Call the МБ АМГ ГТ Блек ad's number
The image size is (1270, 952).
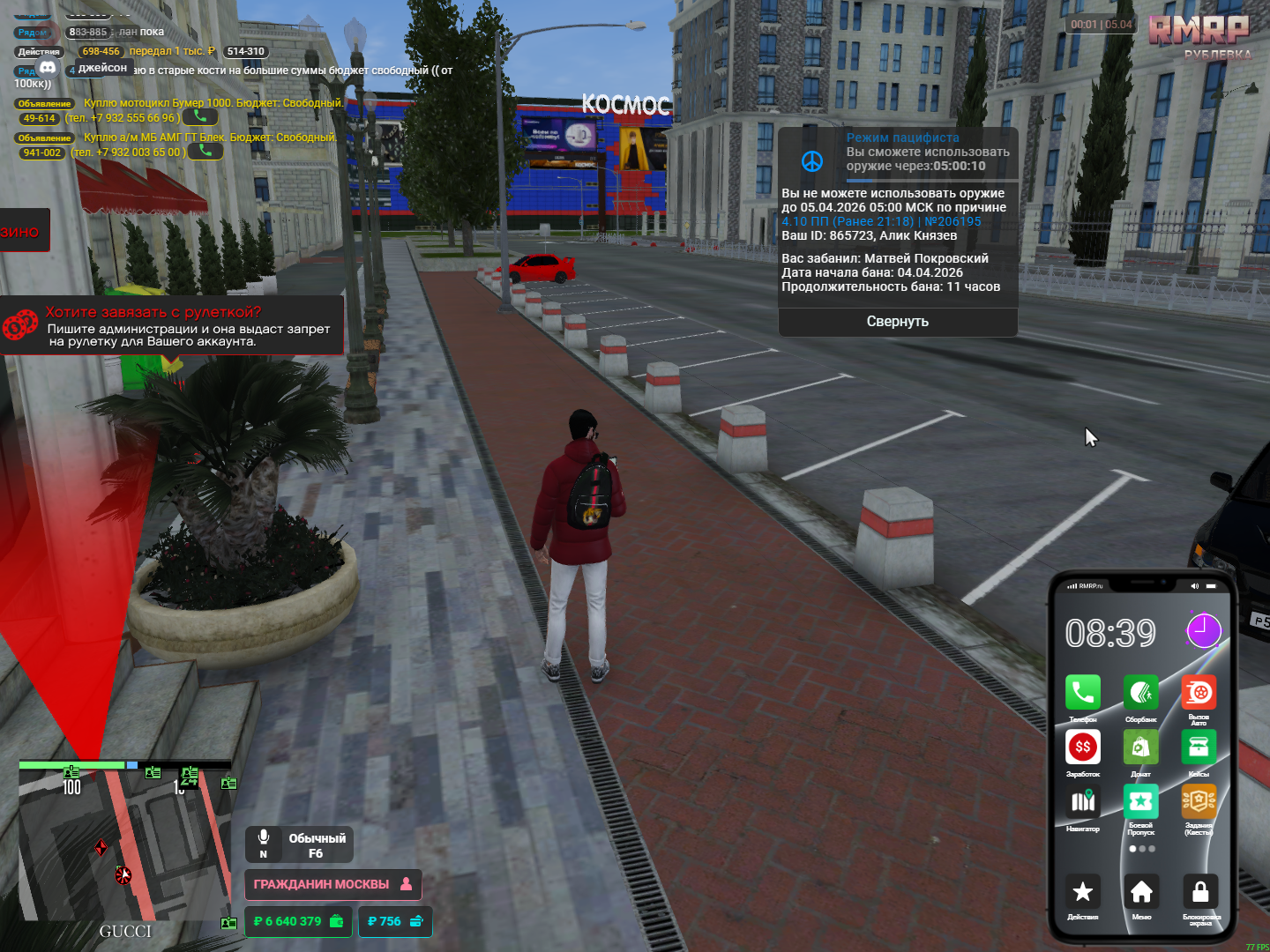pyautogui.click(x=205, y=151)
